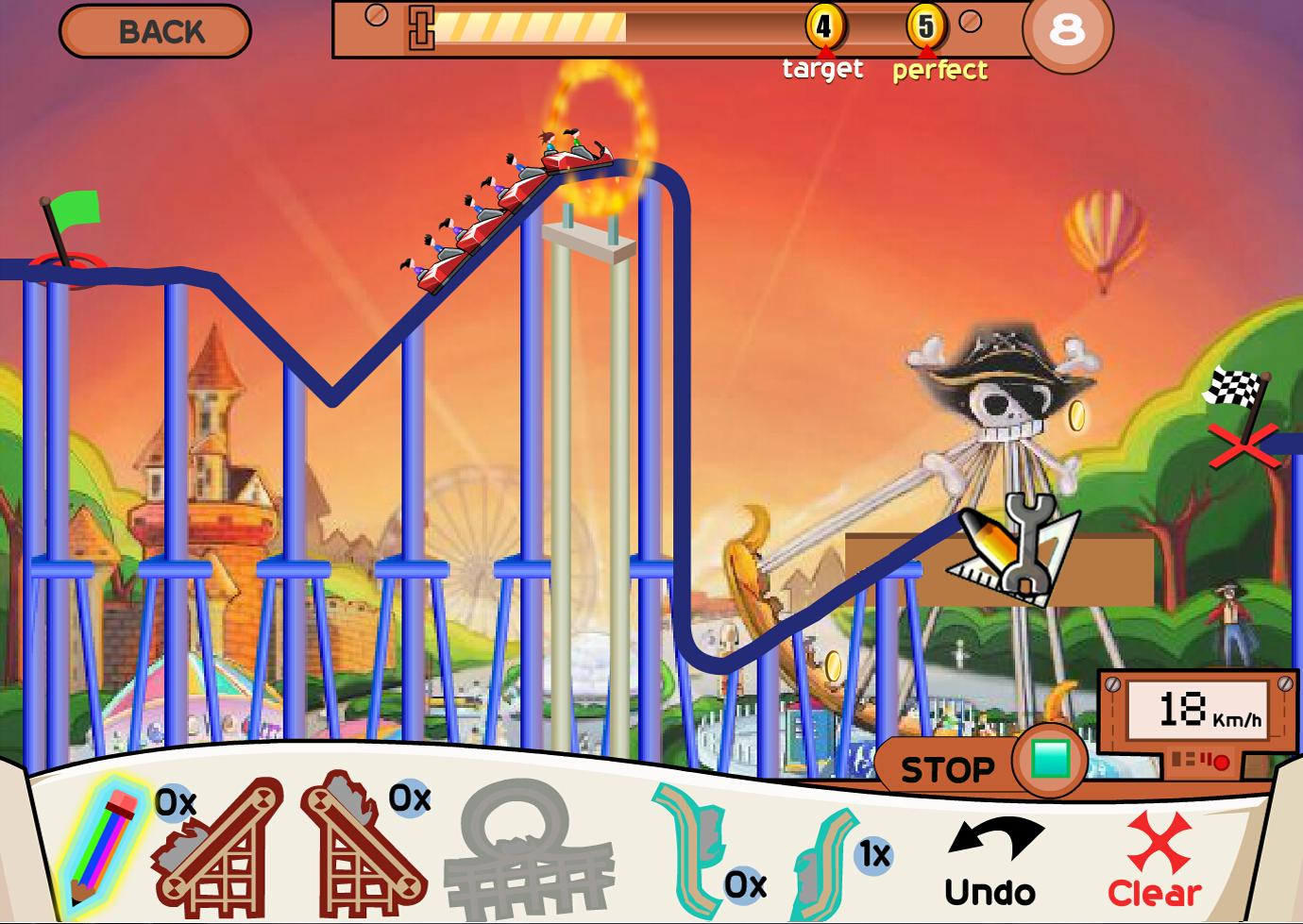Viewport: 1303px width, 924px height.
Task: Click the perfect coin marker showing 5
Action: pos(926,28)
